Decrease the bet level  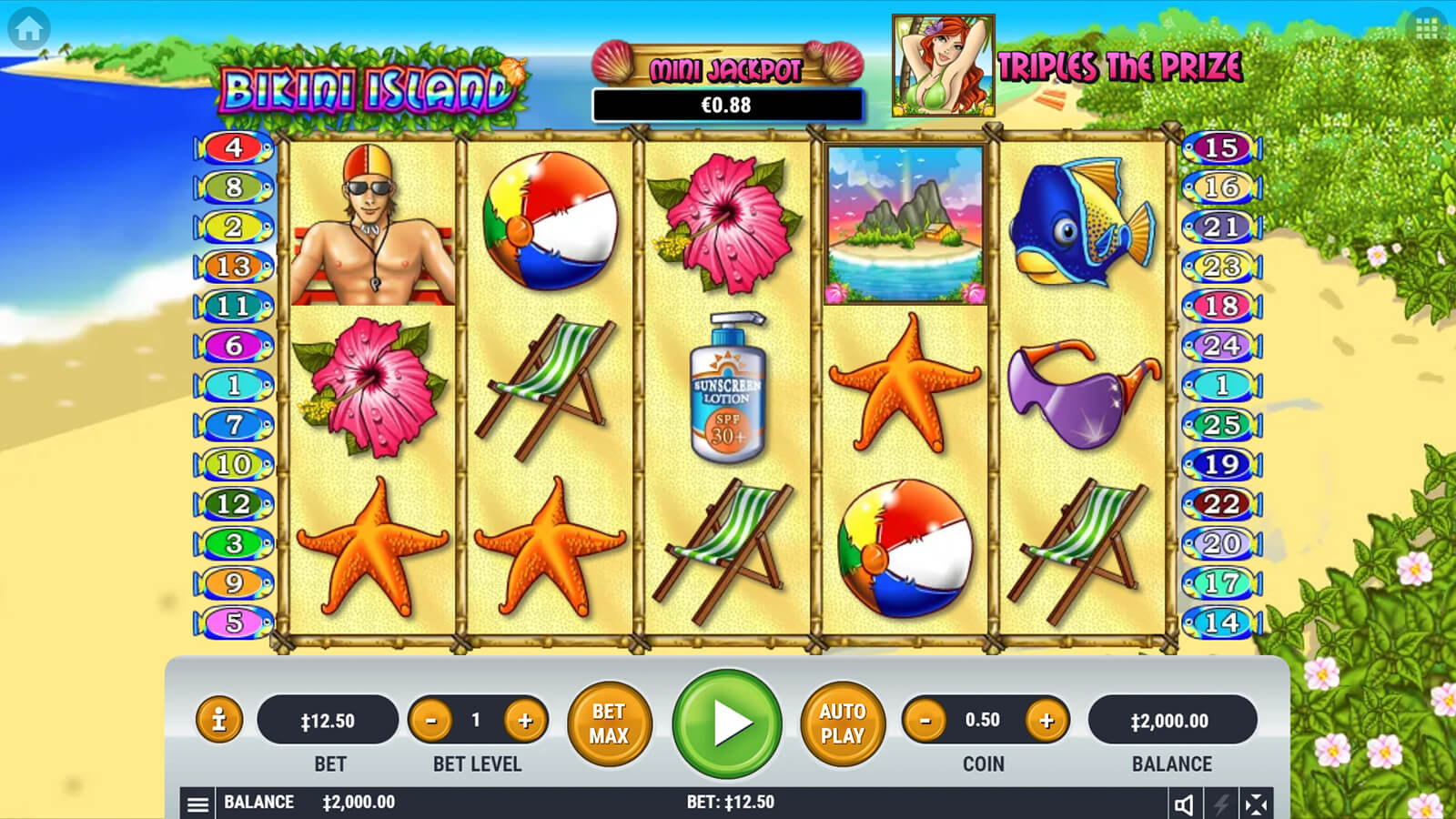pos(430,722)
